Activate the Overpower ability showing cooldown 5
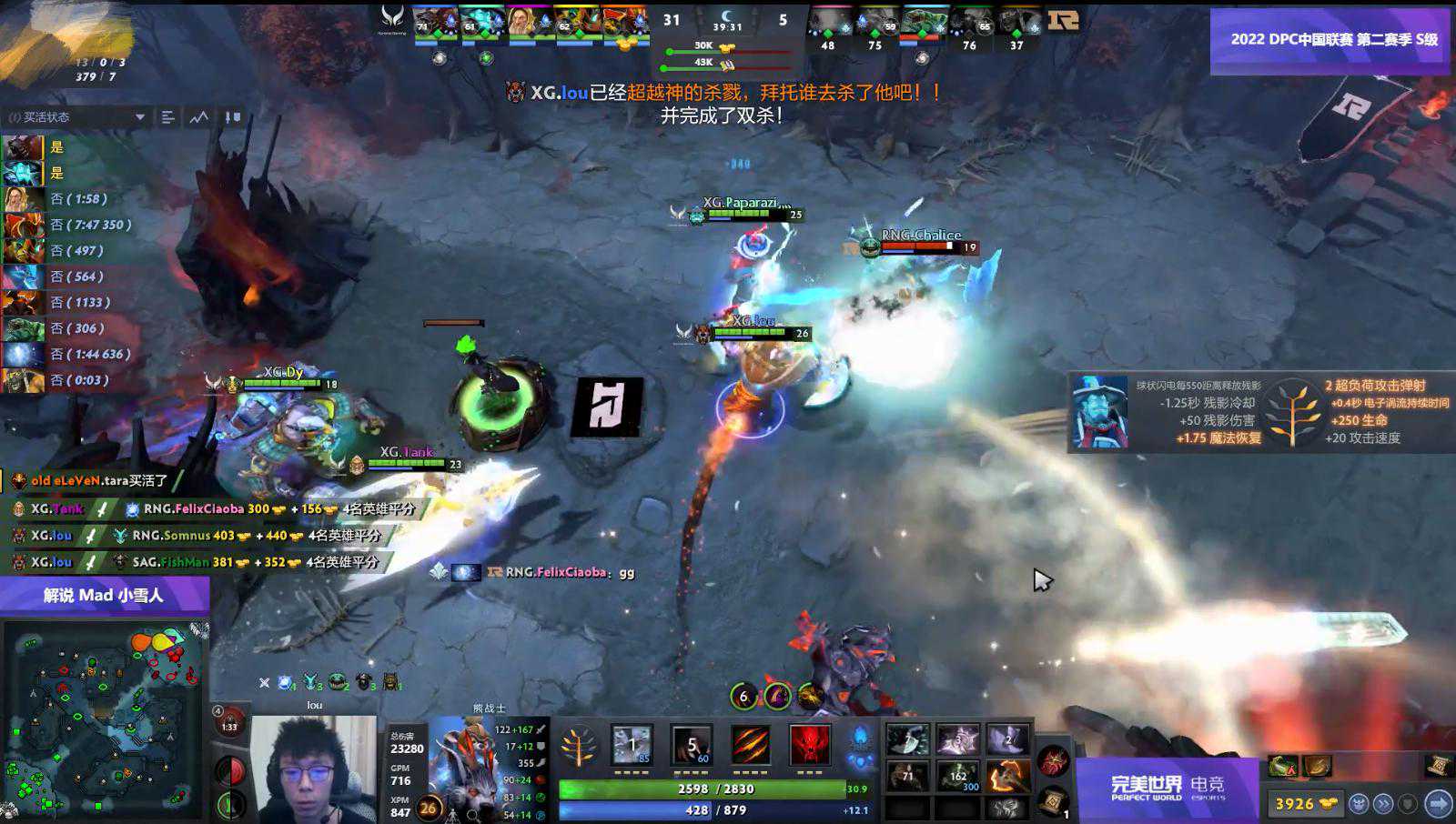The width and height of the screenshot is (1456, 824). click(691, 746)
